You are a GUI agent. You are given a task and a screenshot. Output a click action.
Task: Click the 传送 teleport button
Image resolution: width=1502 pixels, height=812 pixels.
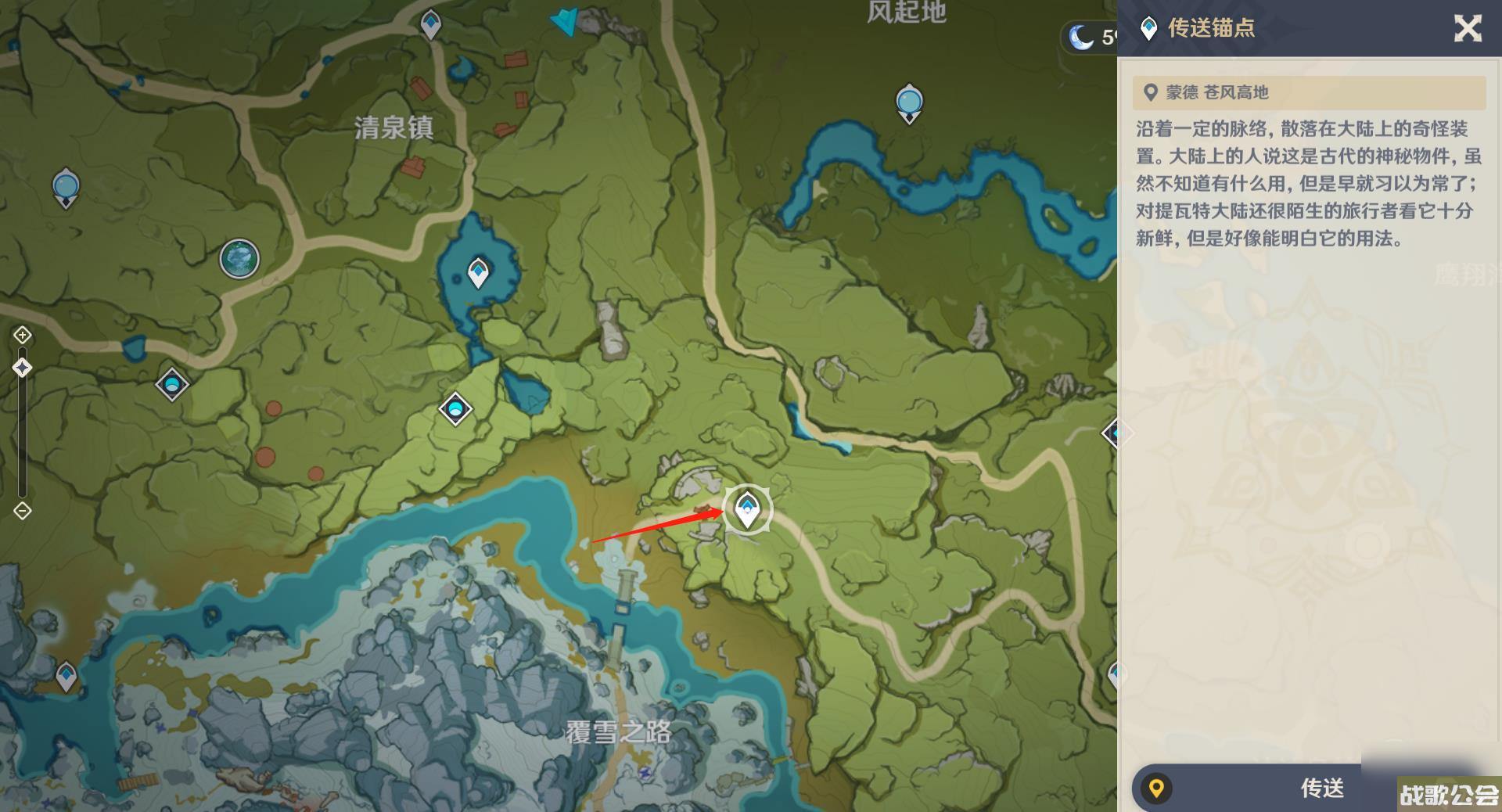1321,788
